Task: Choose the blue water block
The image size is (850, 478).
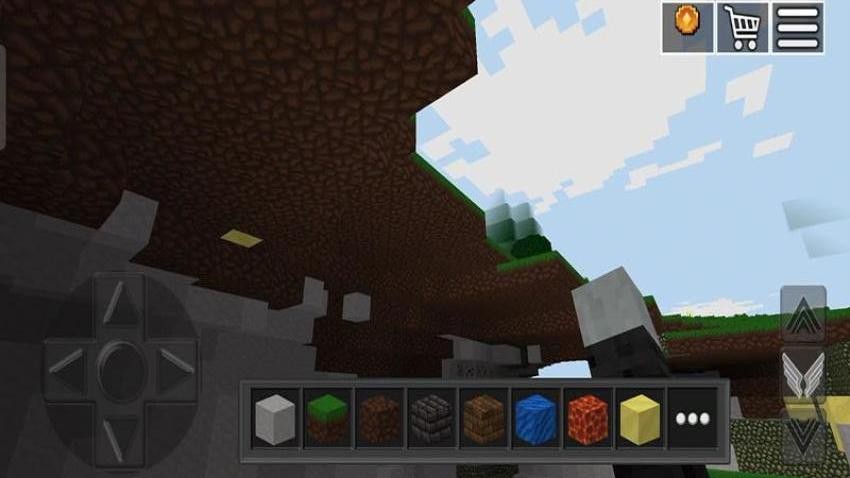Action: point(533,415)
